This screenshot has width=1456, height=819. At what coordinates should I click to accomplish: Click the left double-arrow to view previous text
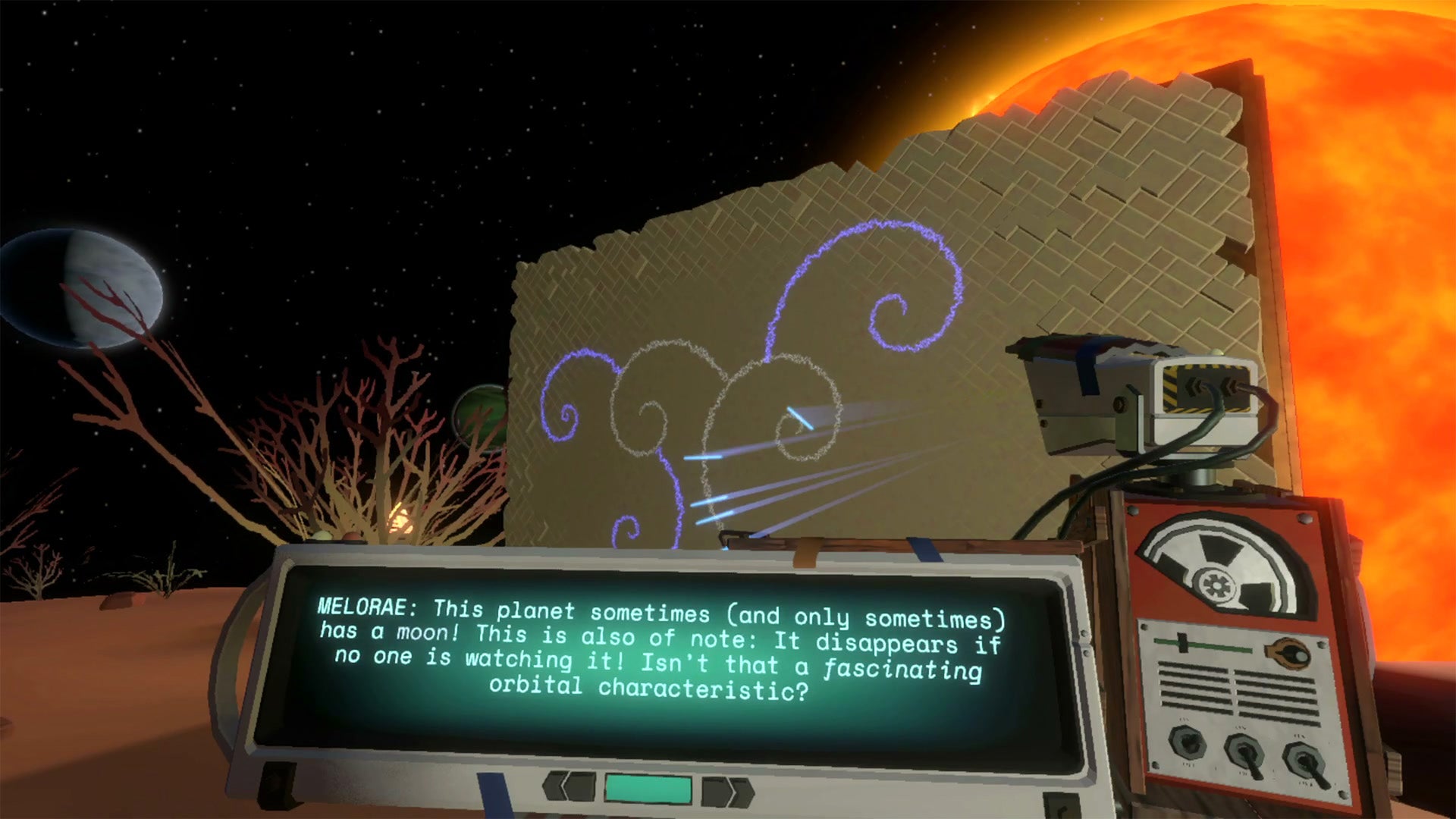(x=569, y=786)
